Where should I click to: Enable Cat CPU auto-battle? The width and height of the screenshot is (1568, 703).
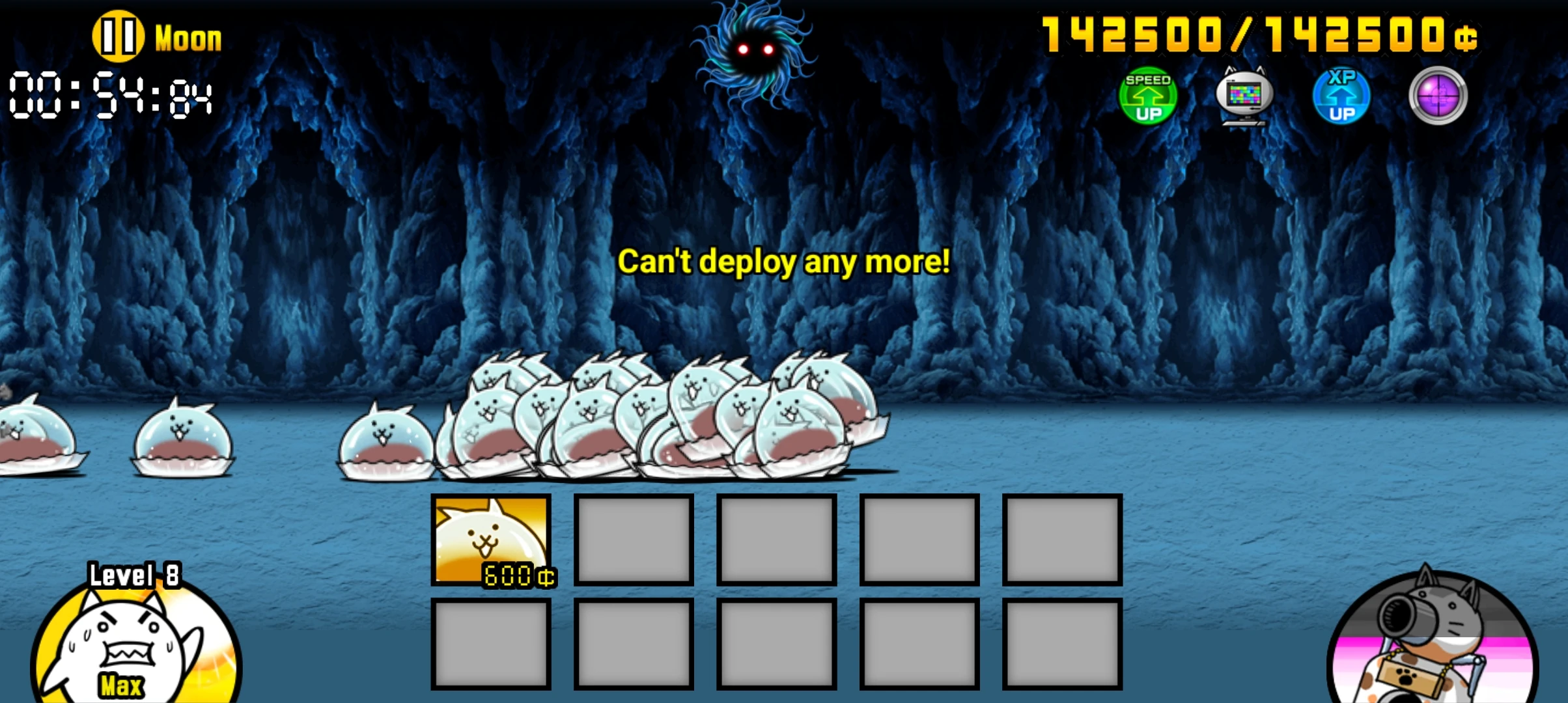point(1245,96)
